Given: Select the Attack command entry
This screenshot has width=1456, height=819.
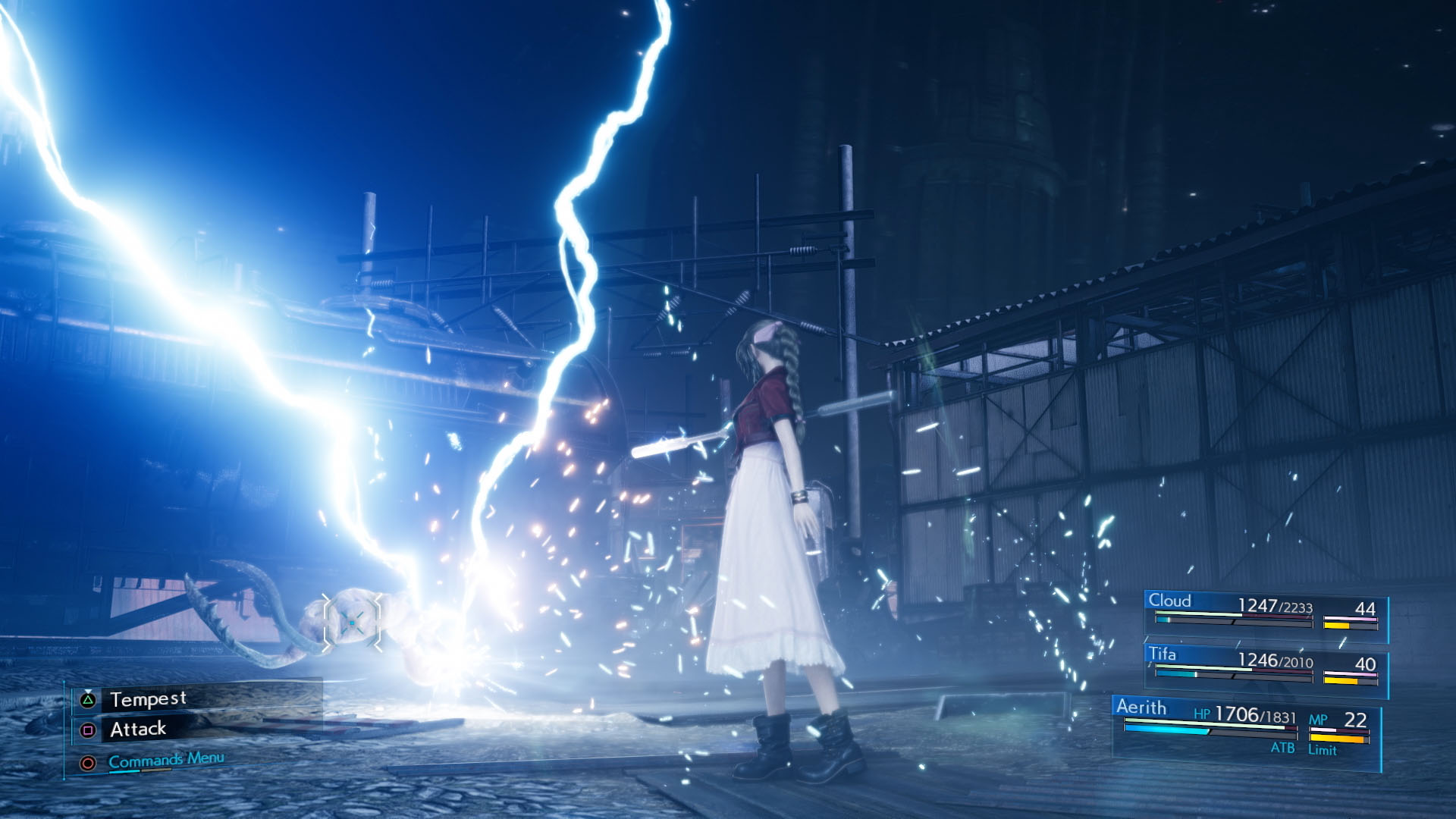Looking at the screenshot, I should click(139, 729).
